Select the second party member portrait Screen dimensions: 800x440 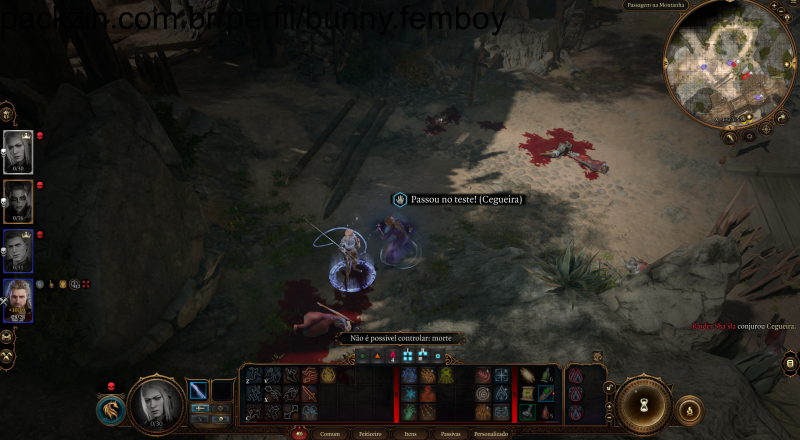click(18, 199)
